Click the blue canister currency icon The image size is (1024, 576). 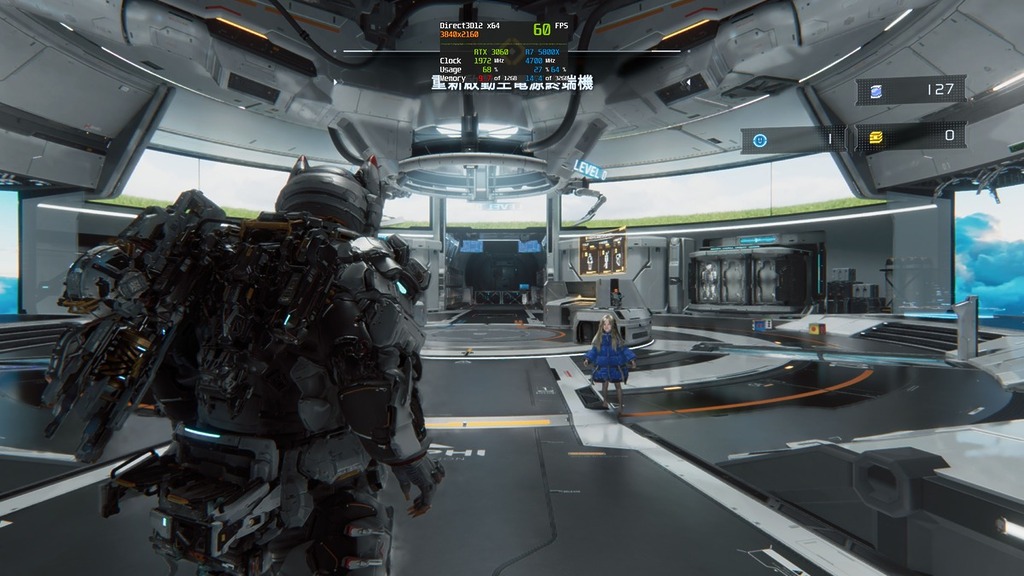876,91
